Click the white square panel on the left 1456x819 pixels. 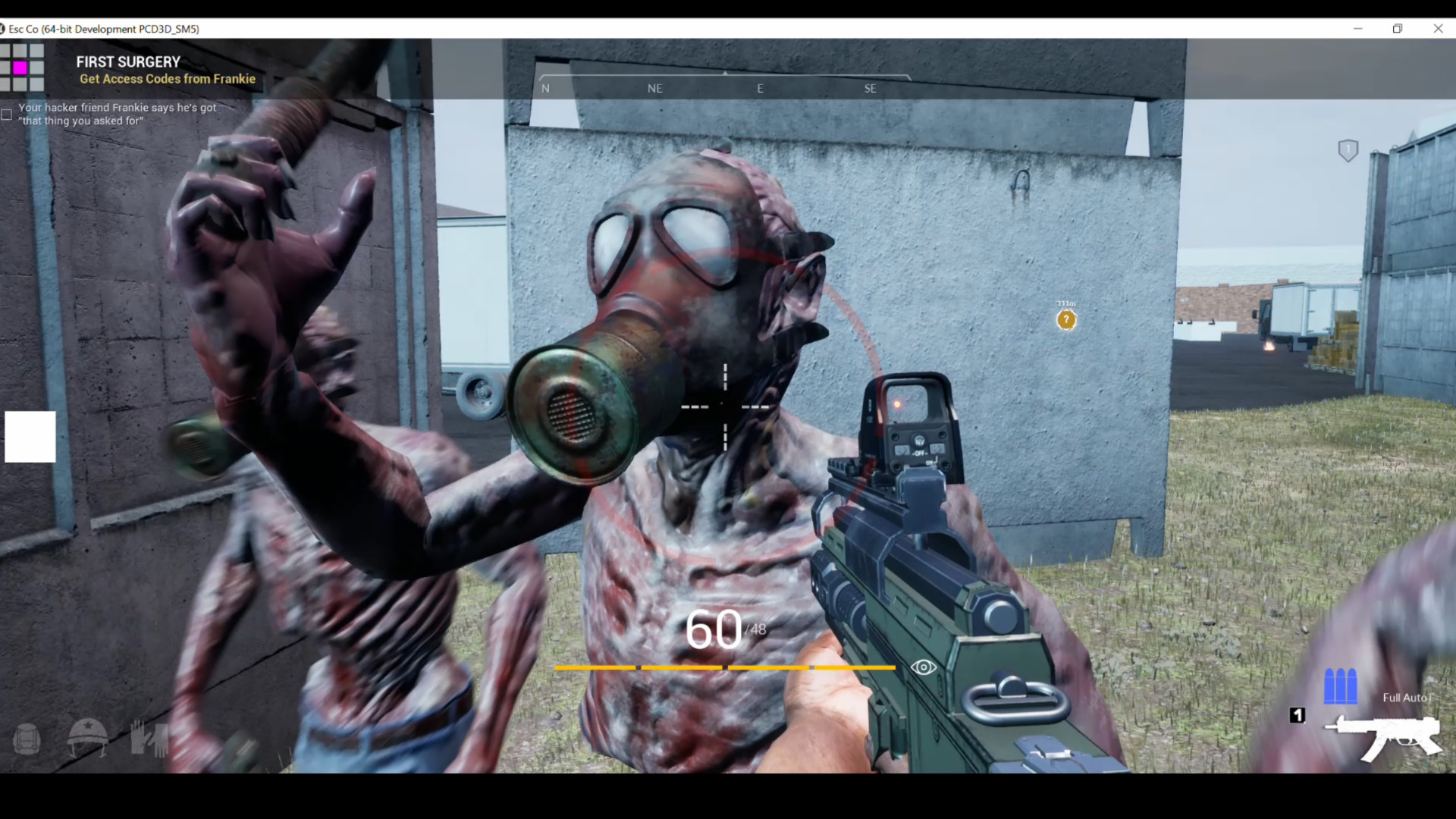[30, 437]
